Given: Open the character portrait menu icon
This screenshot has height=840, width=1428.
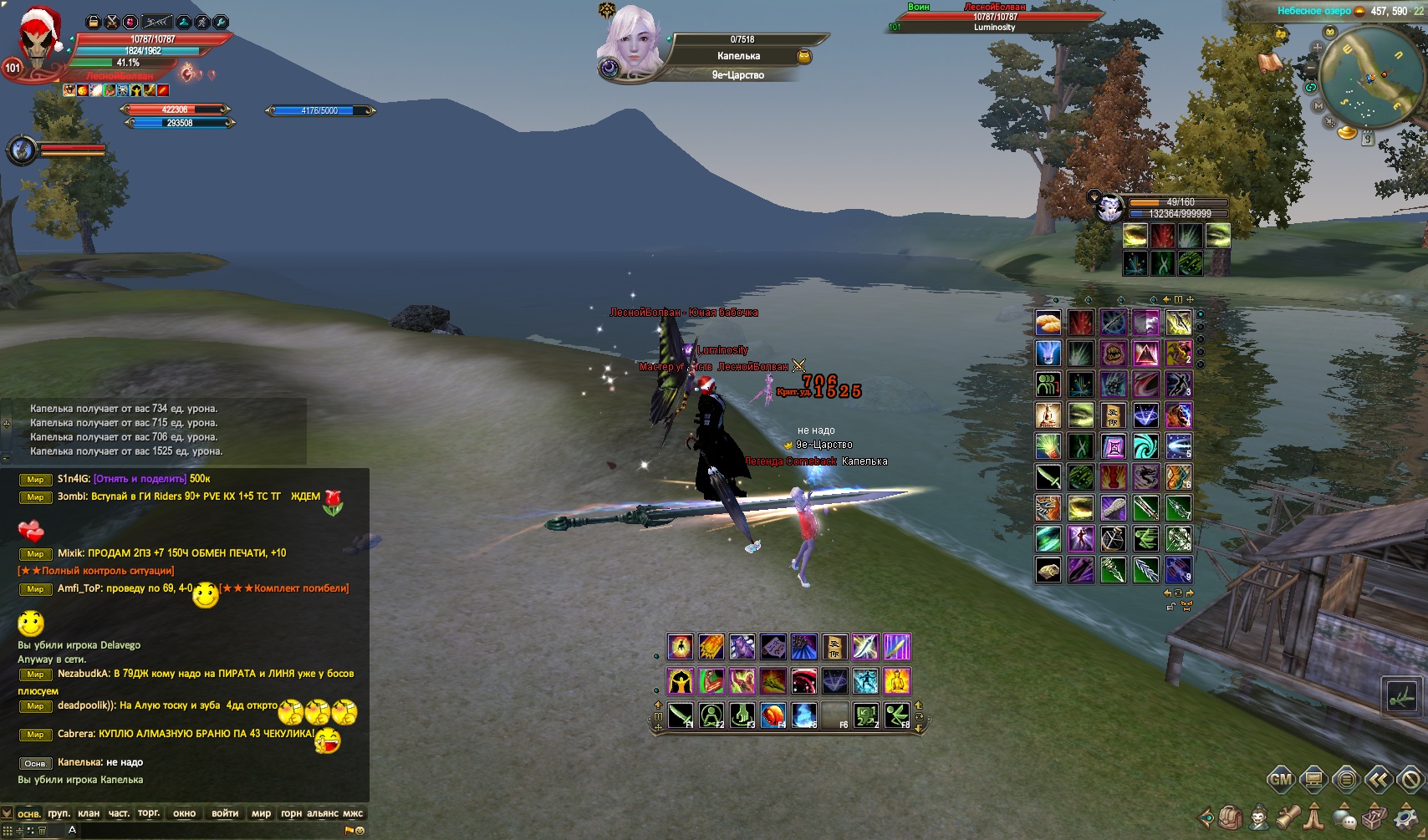Looking at the screenshot, I should (x=1258, y=817).
